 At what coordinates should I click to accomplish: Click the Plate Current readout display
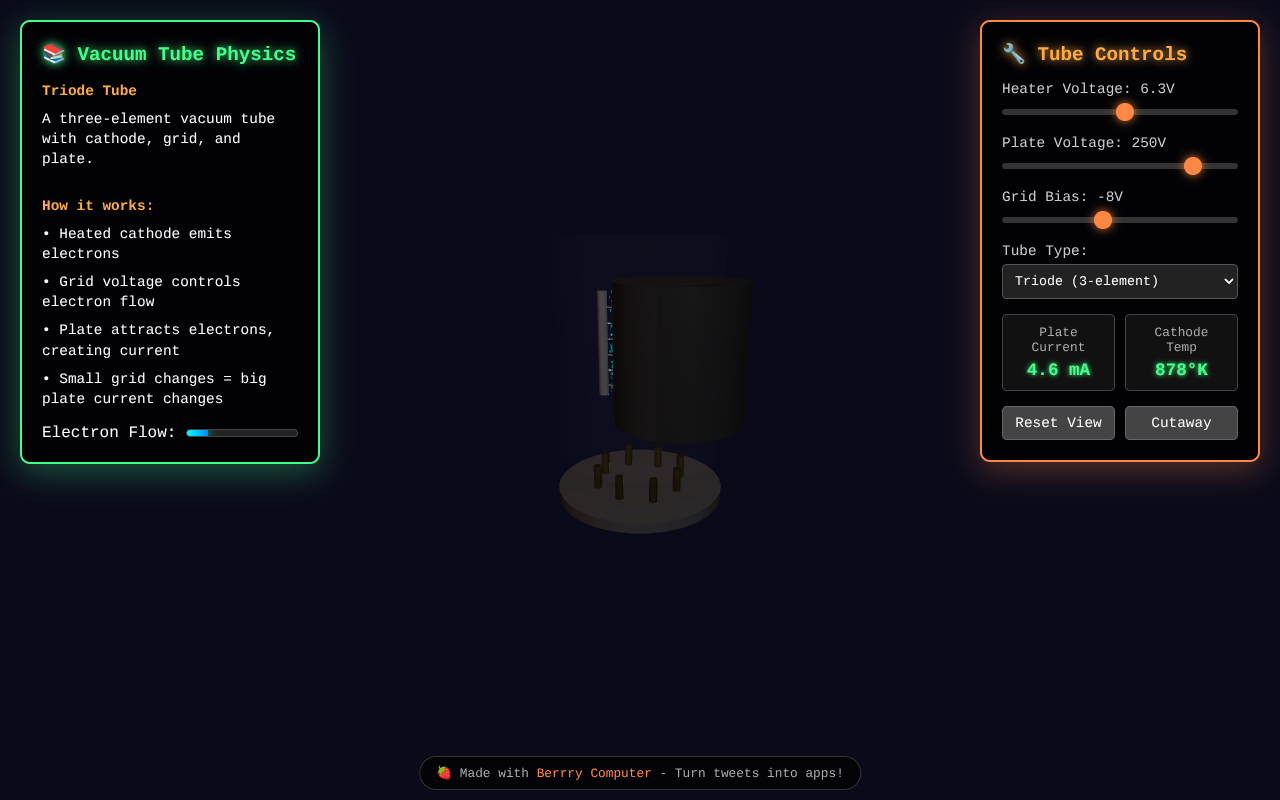(1058, 352)
